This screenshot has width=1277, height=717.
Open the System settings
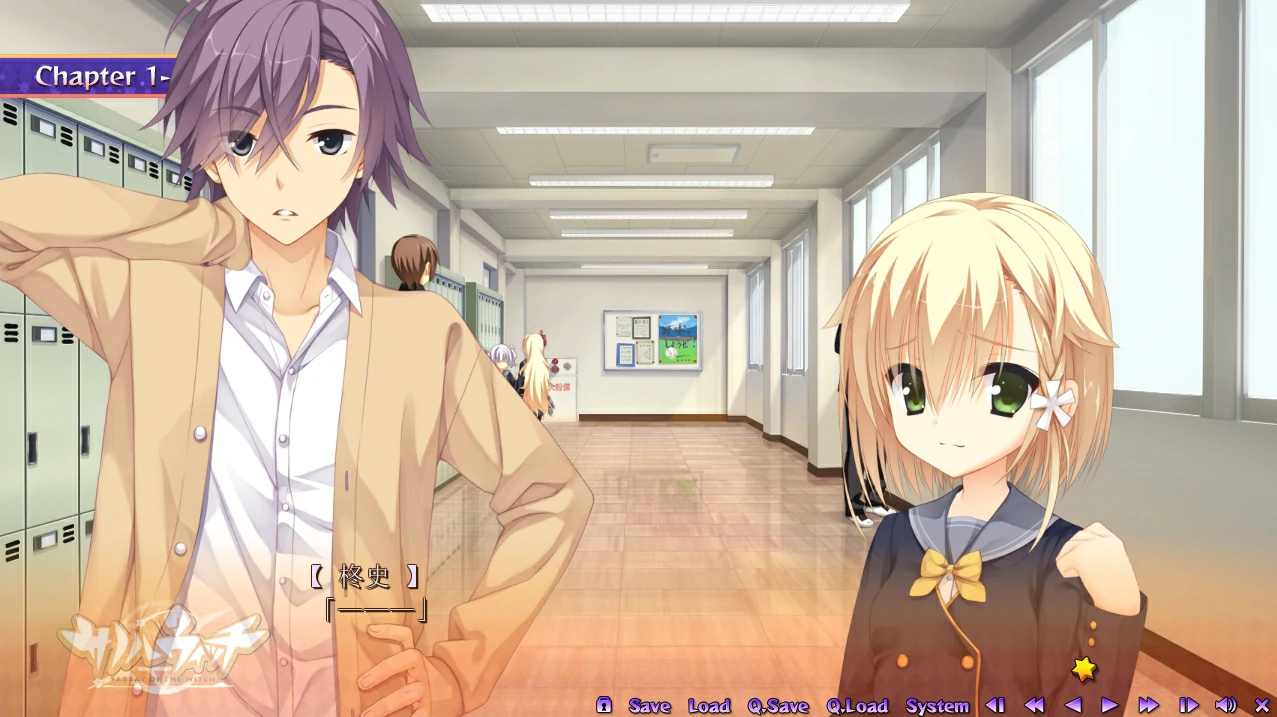pos(937,706)
